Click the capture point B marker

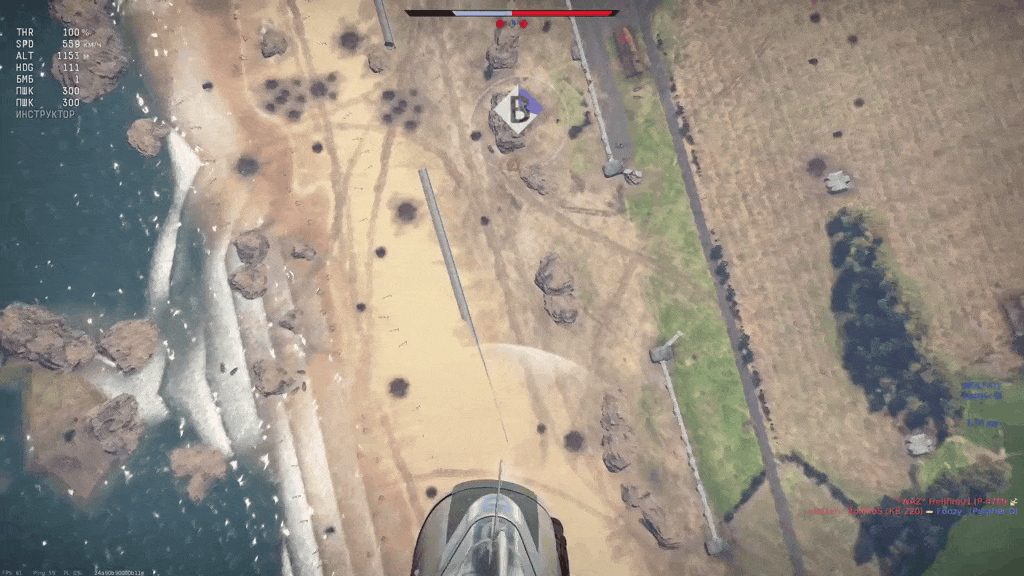(518, 110)
